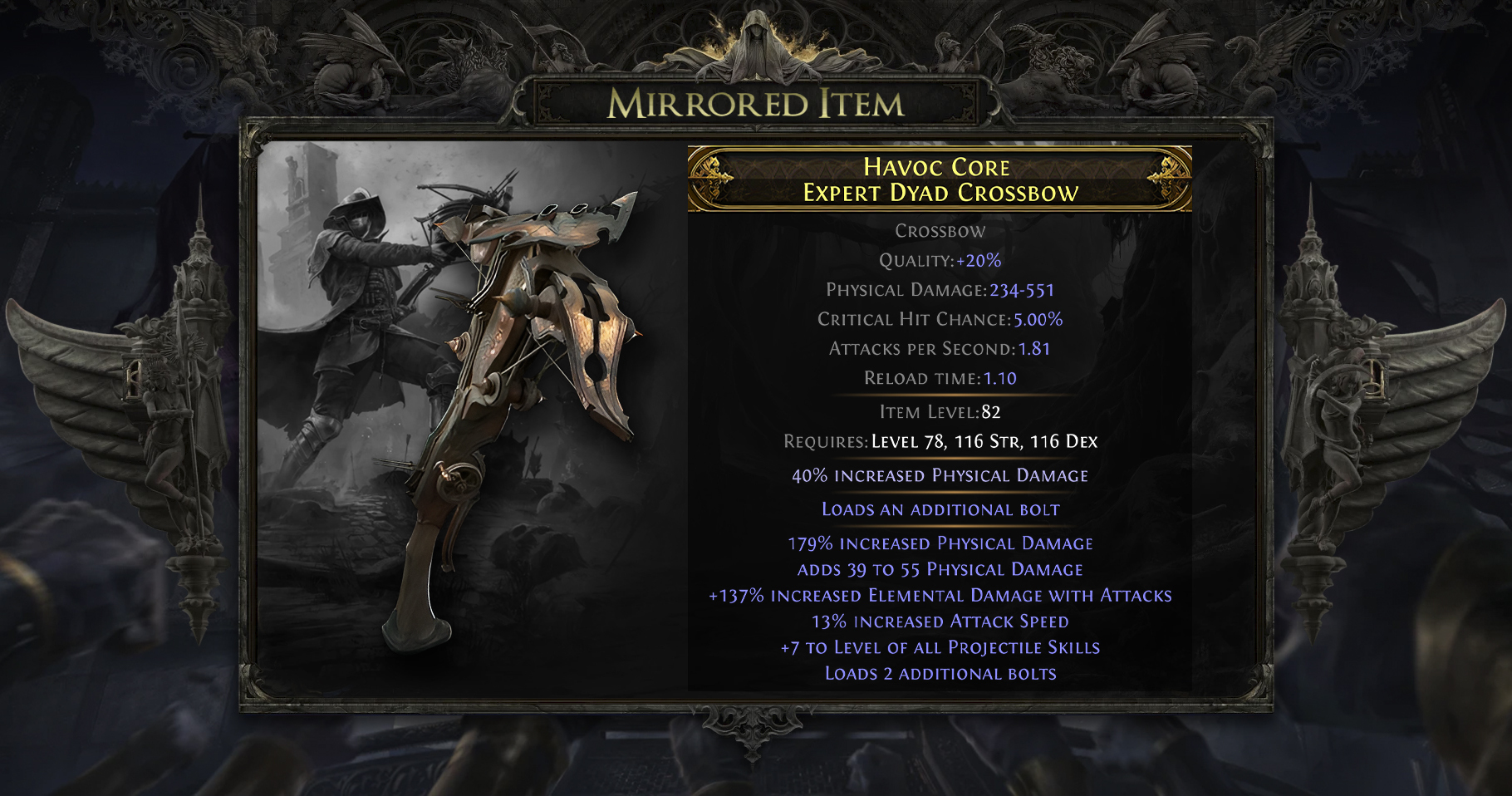Select the Critical Hit Chance stat line

click(x=941, y=319)
